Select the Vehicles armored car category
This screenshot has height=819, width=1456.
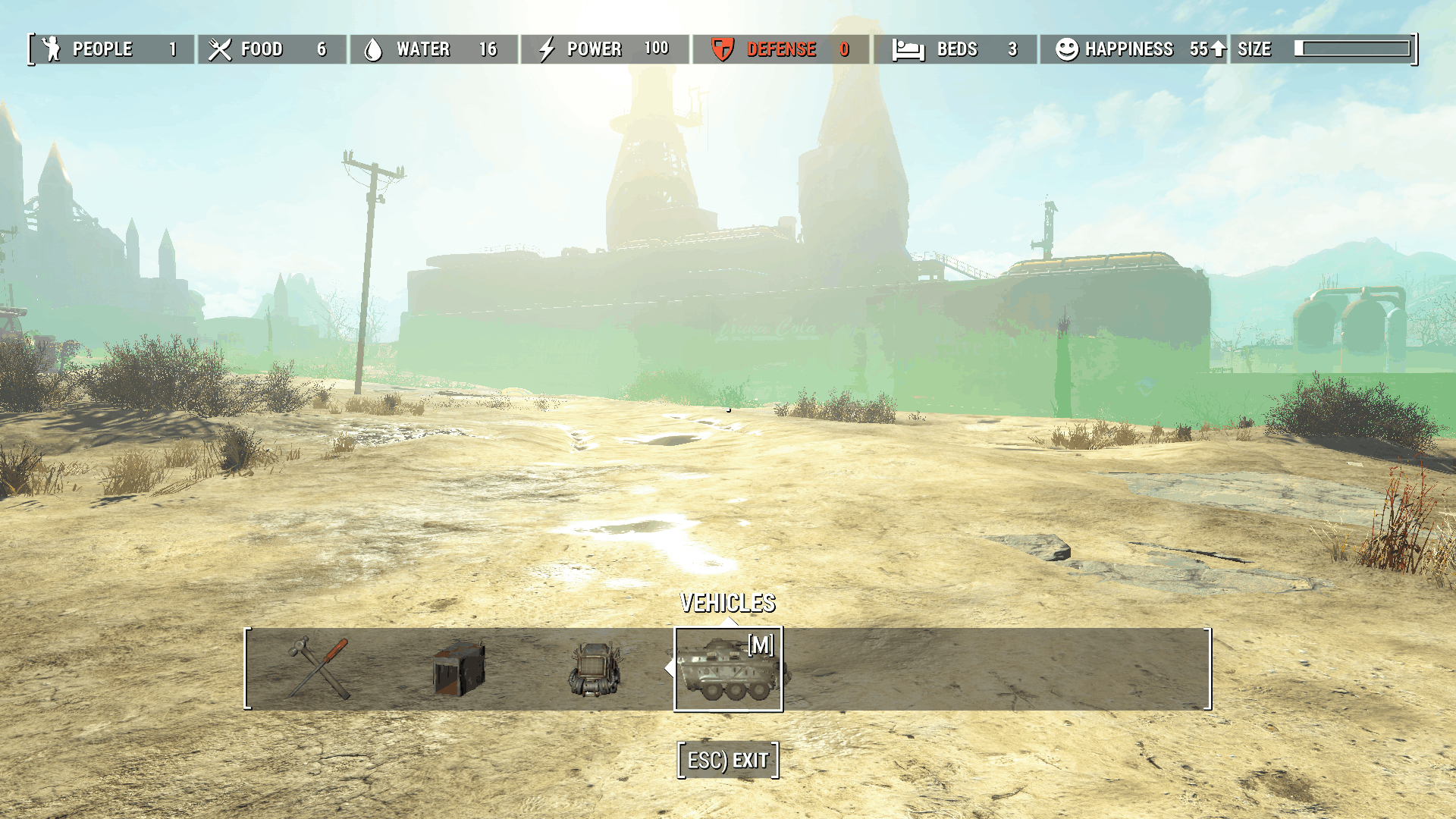728,670
